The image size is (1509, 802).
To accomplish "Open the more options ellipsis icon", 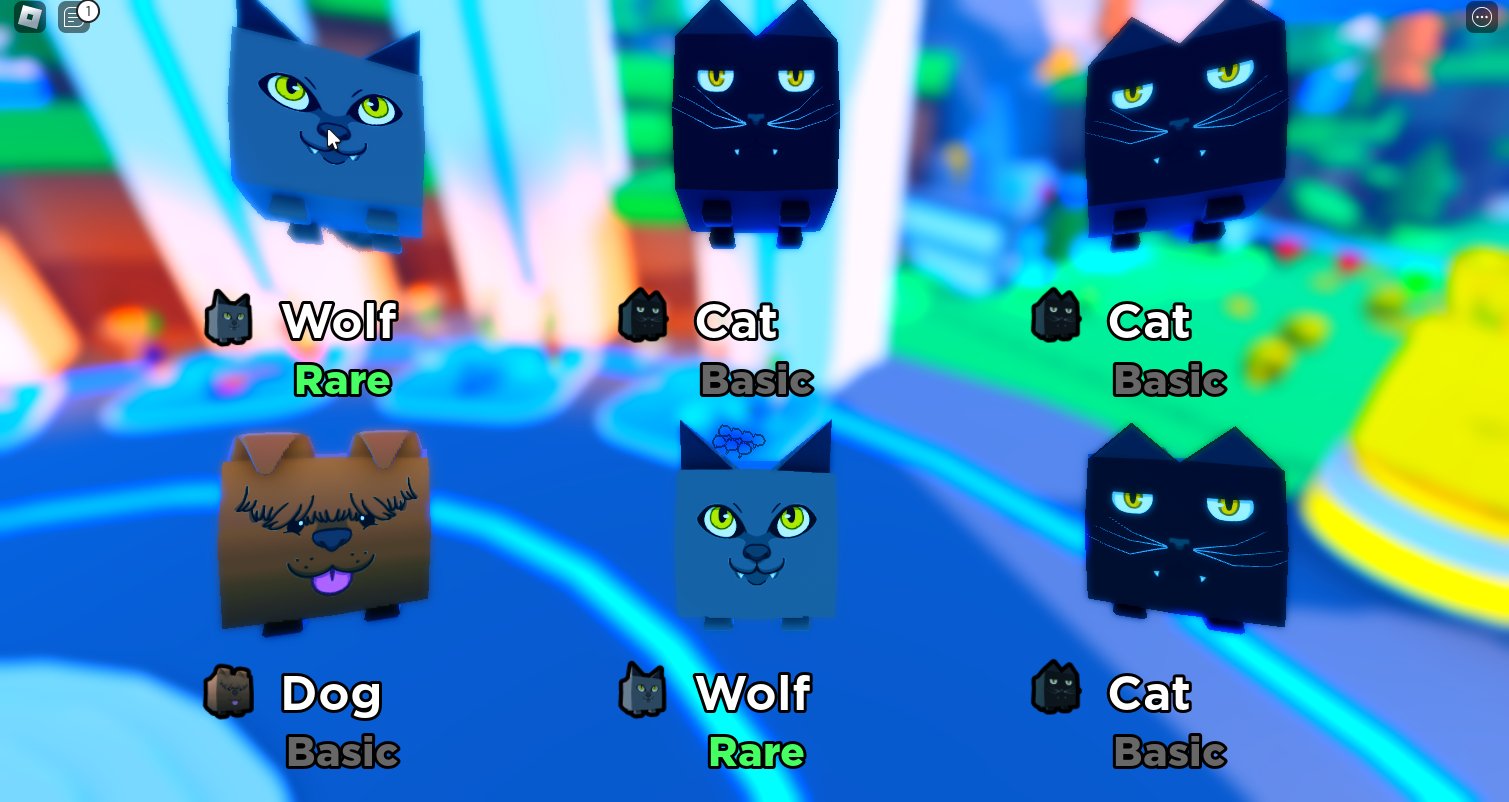I will click(x=1482, y=17).
